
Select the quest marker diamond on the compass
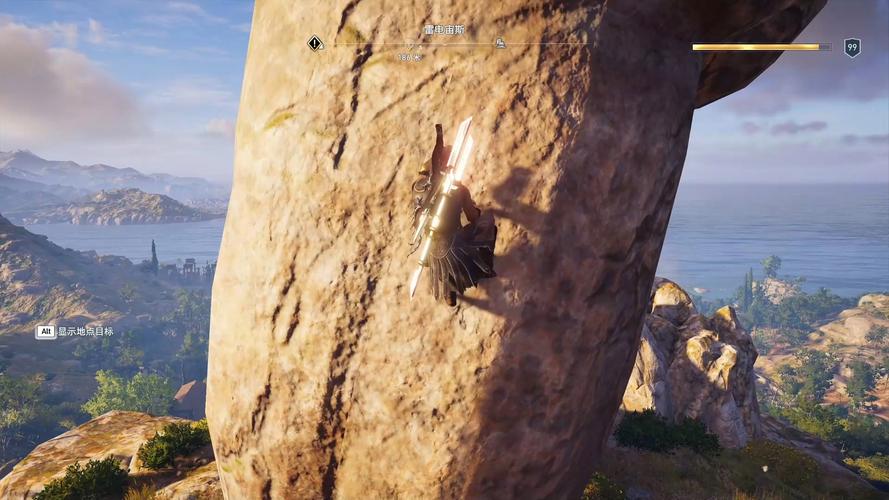tap(315, 43)
